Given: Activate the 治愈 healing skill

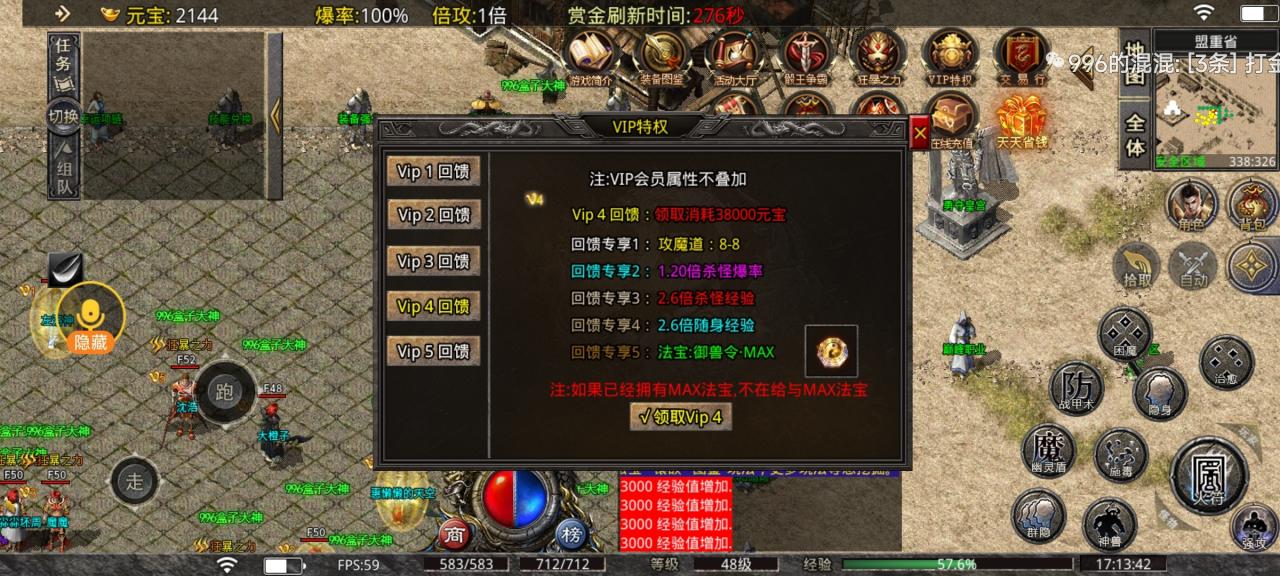Looking at the screenshot, I should (1226, 361).
